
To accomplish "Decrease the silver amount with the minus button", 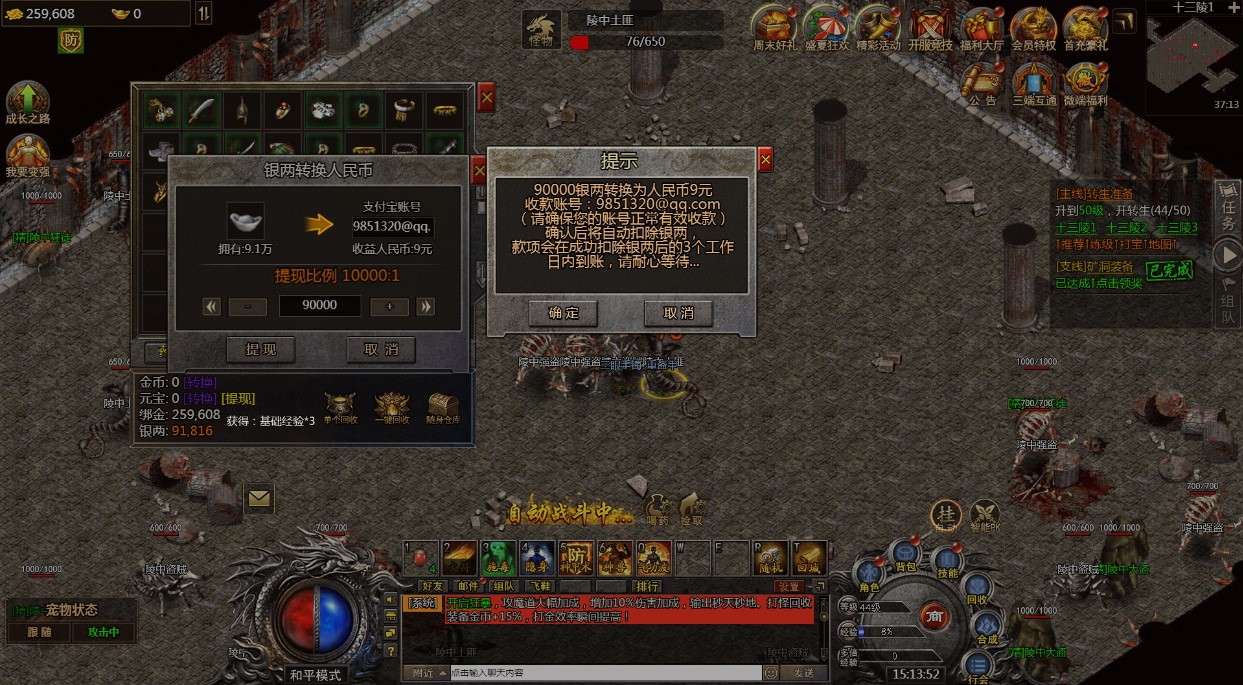I will 247,307.
